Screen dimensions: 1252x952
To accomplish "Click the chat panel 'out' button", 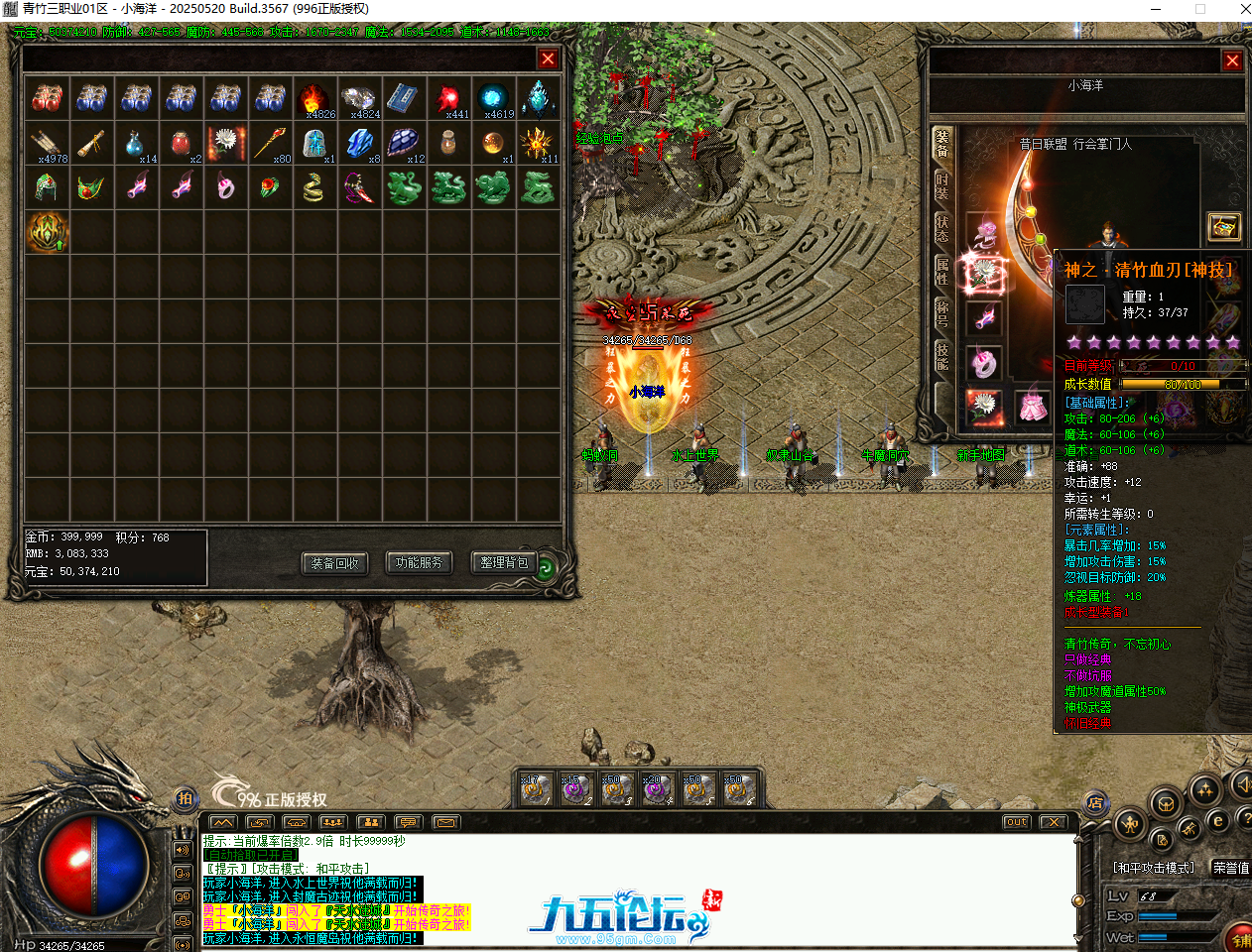I will click(x=1016, y=822).
